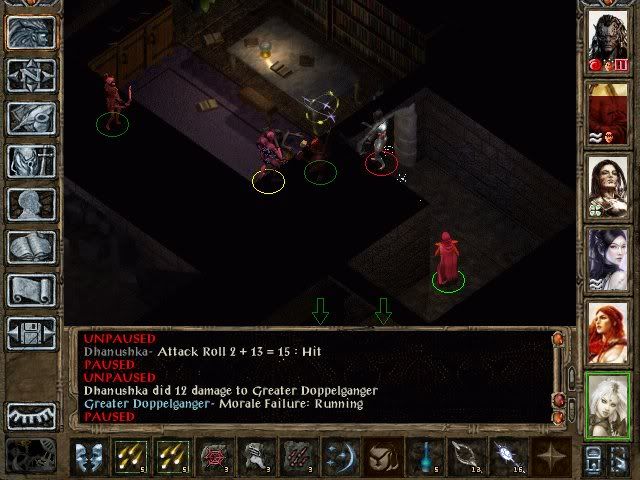The image size is (640, 480).
Task: Open the options menu (floppy disk button)
Action: [31, 332]
